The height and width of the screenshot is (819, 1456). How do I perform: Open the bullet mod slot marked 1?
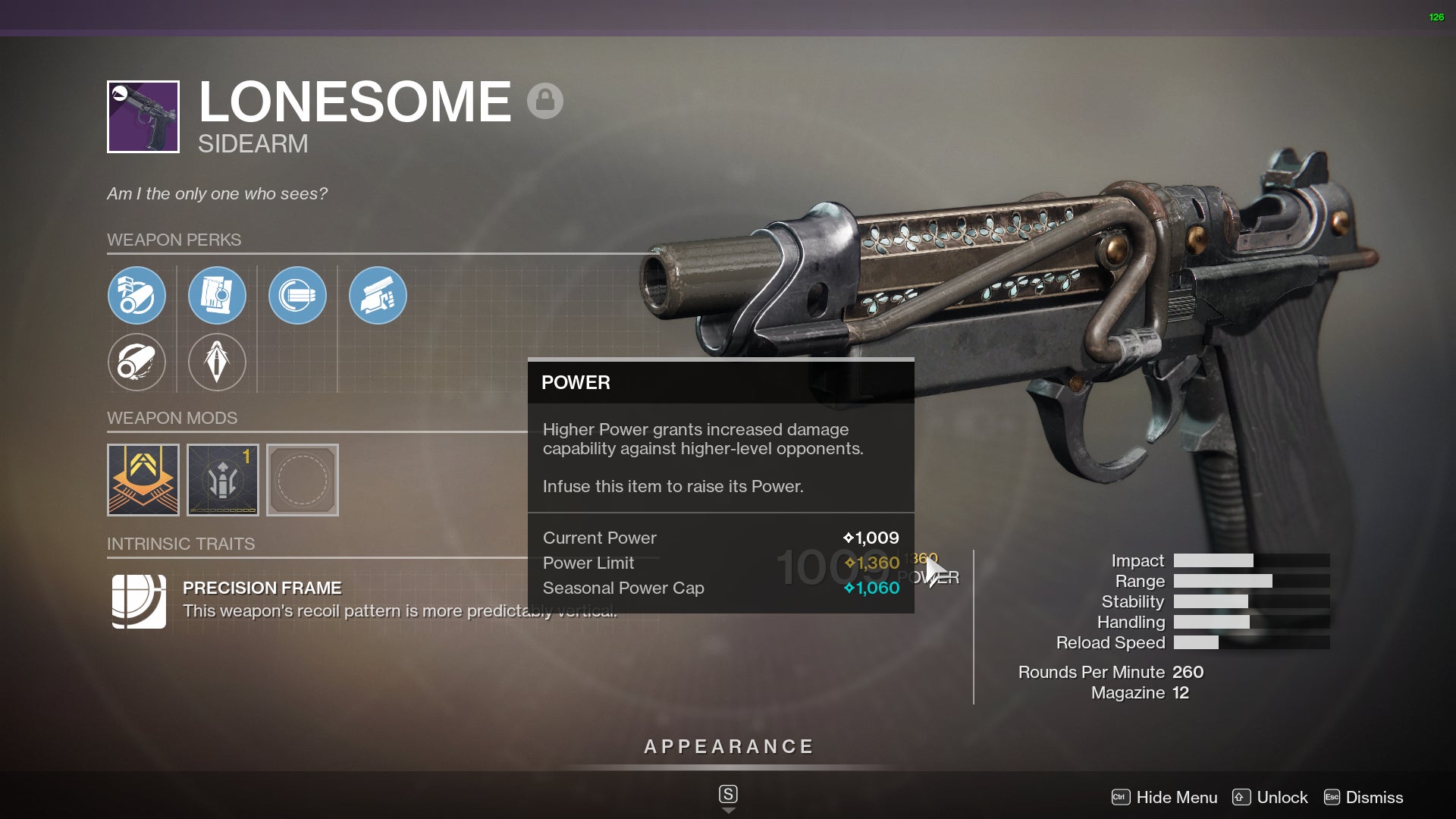223,480
